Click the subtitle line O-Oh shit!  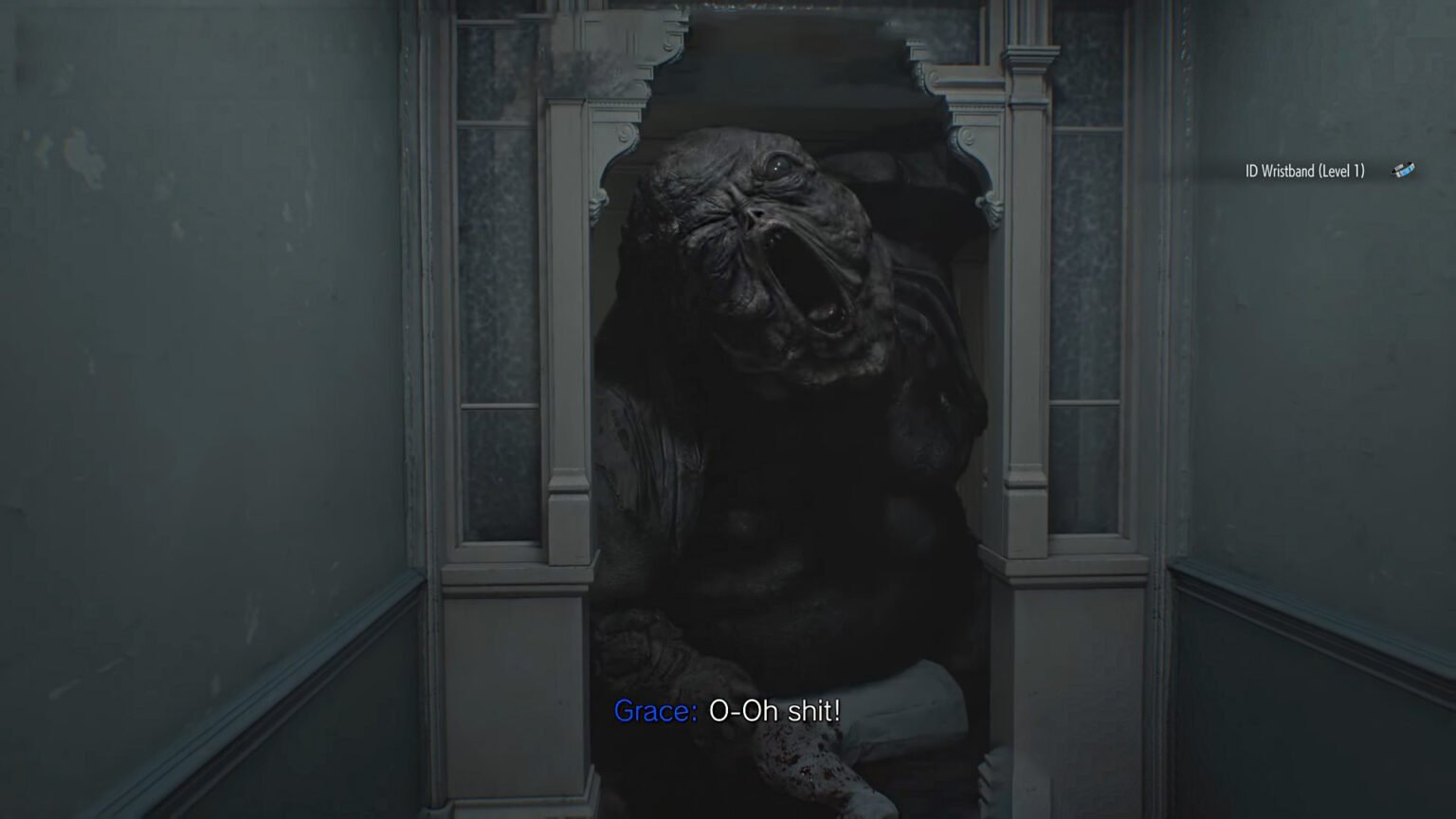click(775, 712)
